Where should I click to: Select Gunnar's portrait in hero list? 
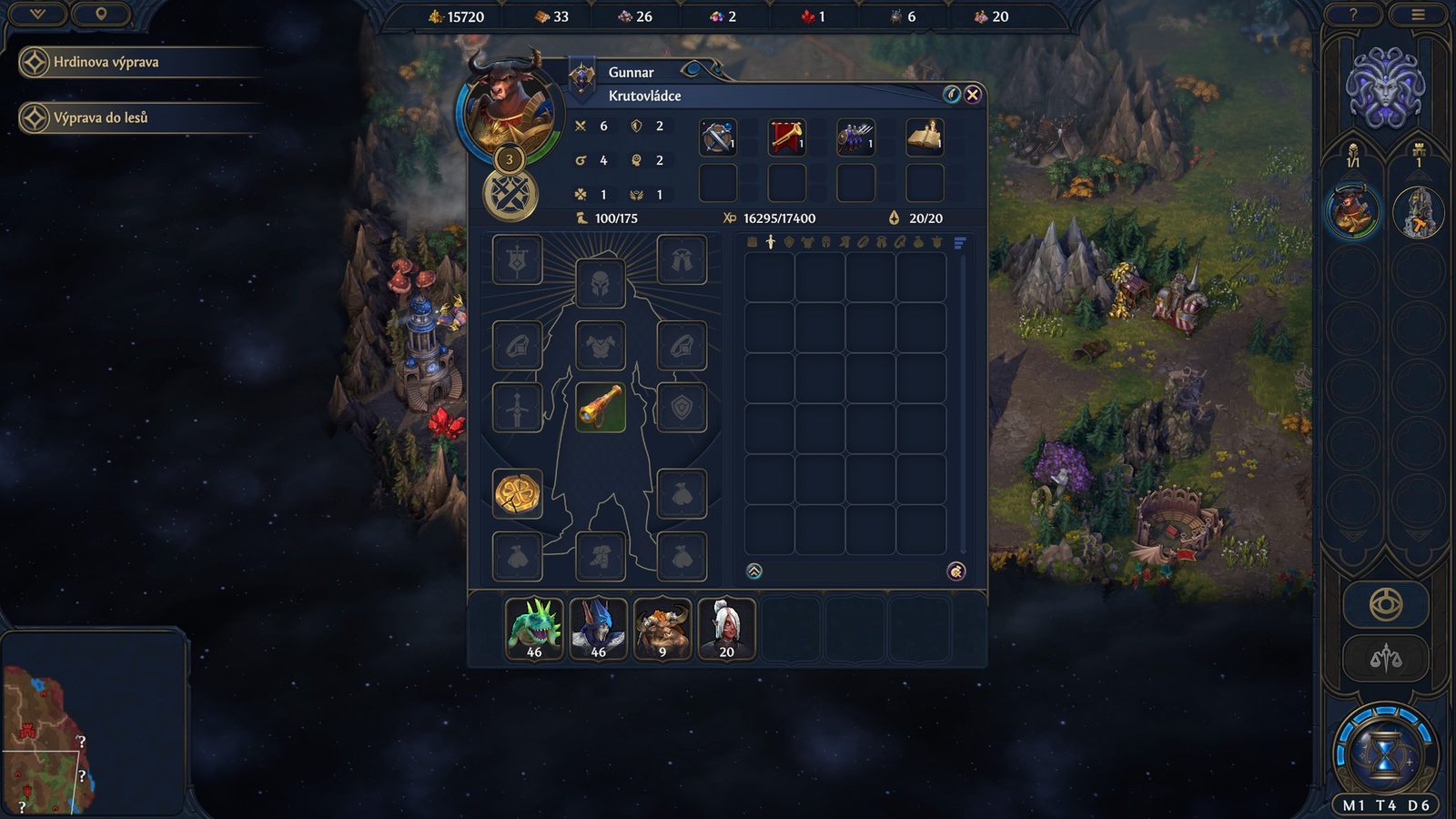(x=1353, y=211)
